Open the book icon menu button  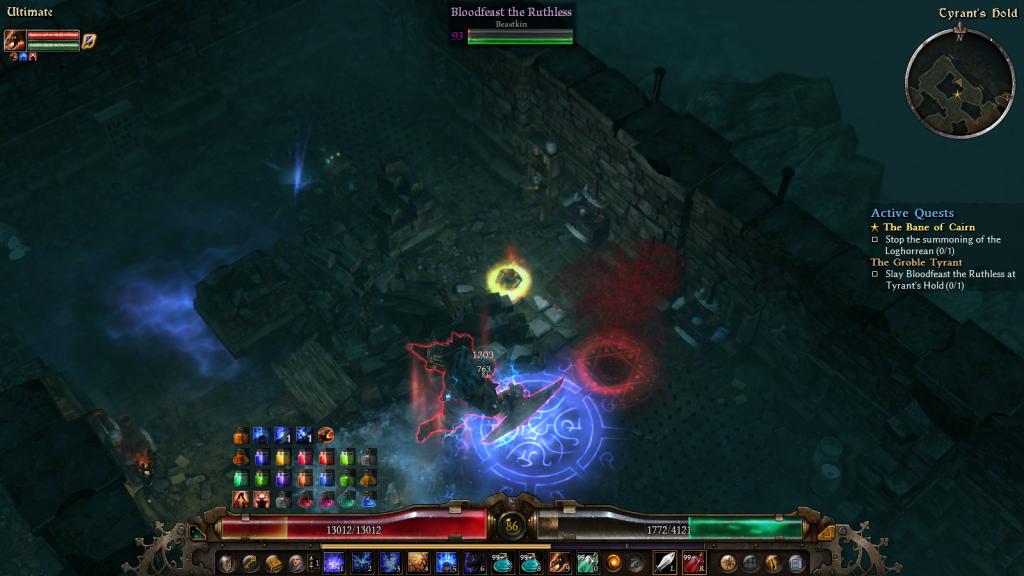[x=273, y=562]
